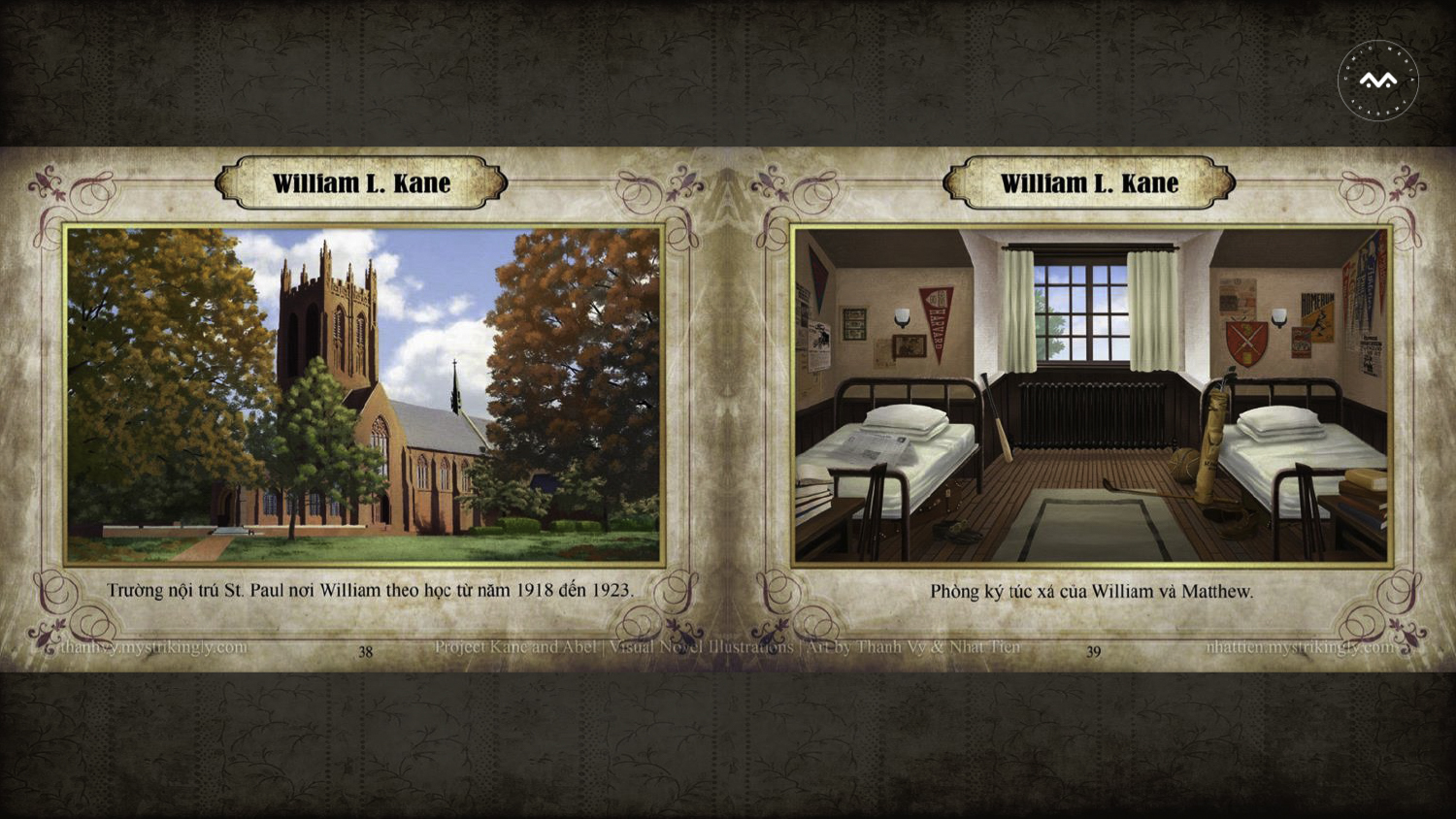The width and height of the screenshot is (1456, 819).
Task: Visit the thanhvy.mystrikingly.com link
Action: (x=153, y=646)
